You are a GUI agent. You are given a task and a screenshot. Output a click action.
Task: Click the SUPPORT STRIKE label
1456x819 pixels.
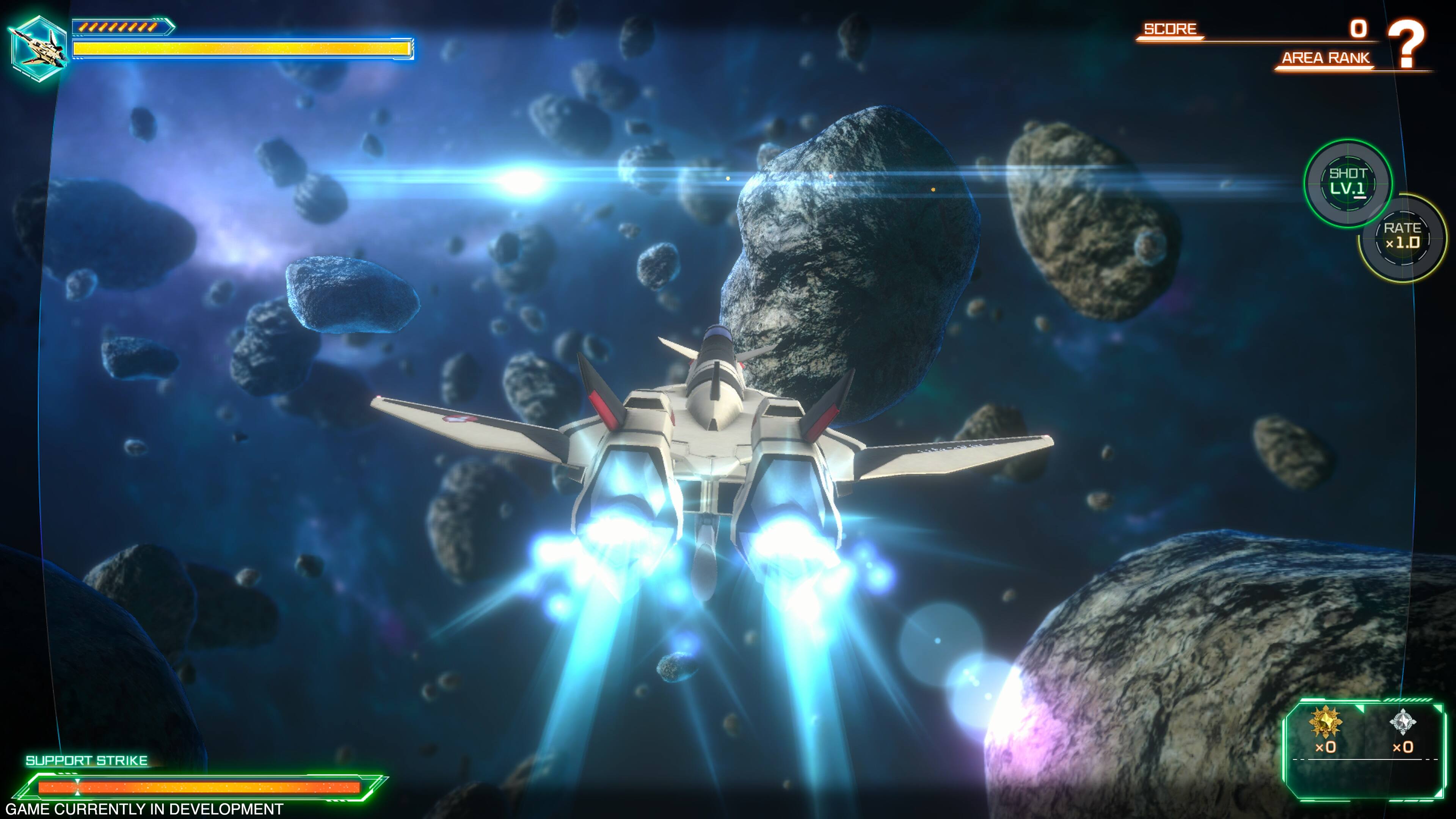(x=88, y=760)
